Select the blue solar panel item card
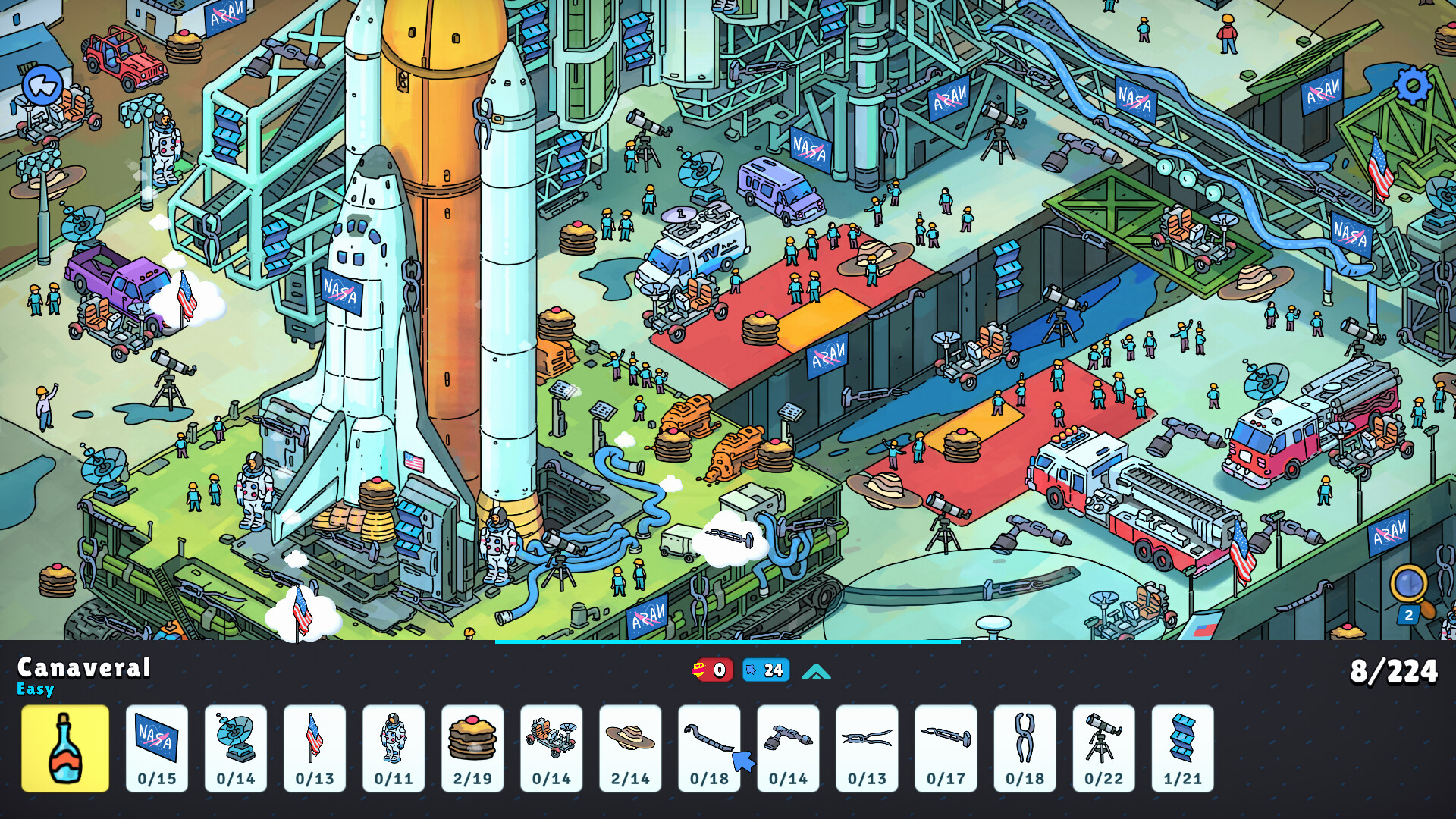Screen dimensions: 1456x819 click(1182, 748)
